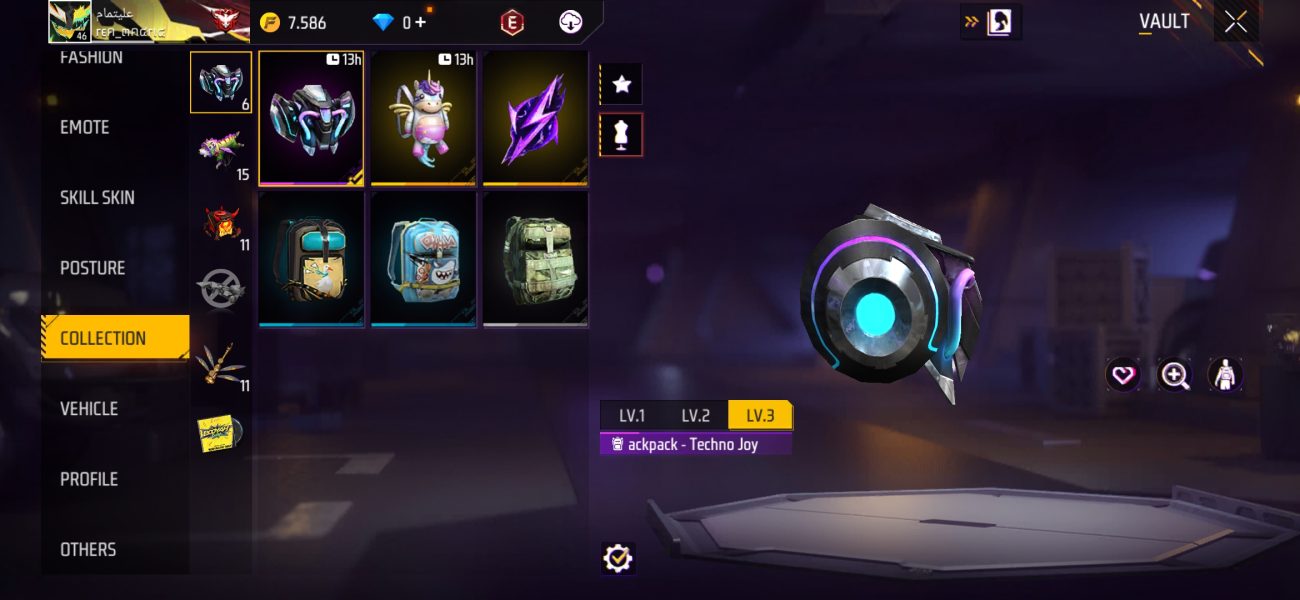Switch preview to LV.2
This screenshot has height=600, width=1300.
pyautogui.click(x=695, y=416)
